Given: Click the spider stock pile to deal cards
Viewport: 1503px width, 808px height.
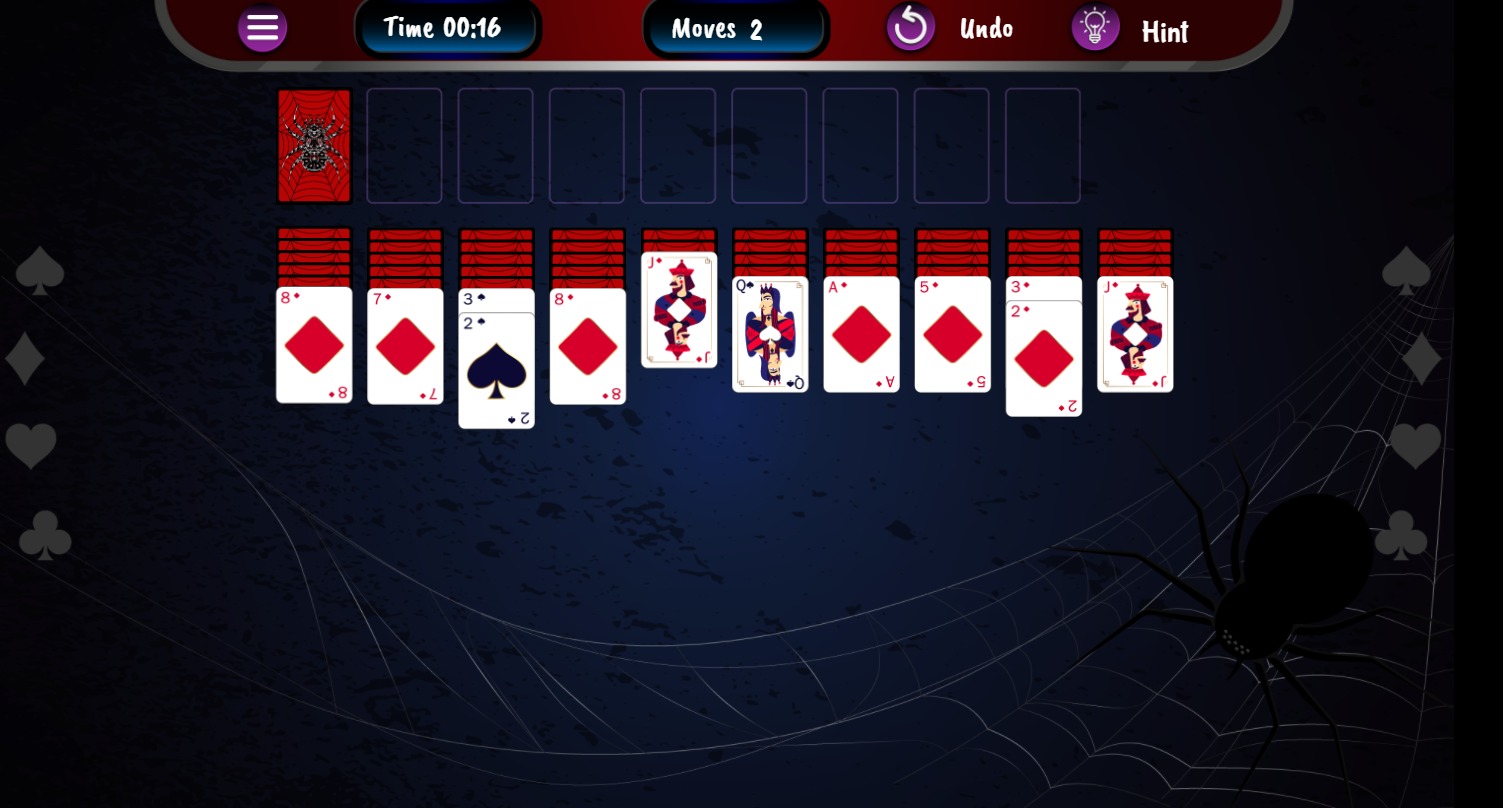Looking at the screenshot, I should (x=314, y=145).
